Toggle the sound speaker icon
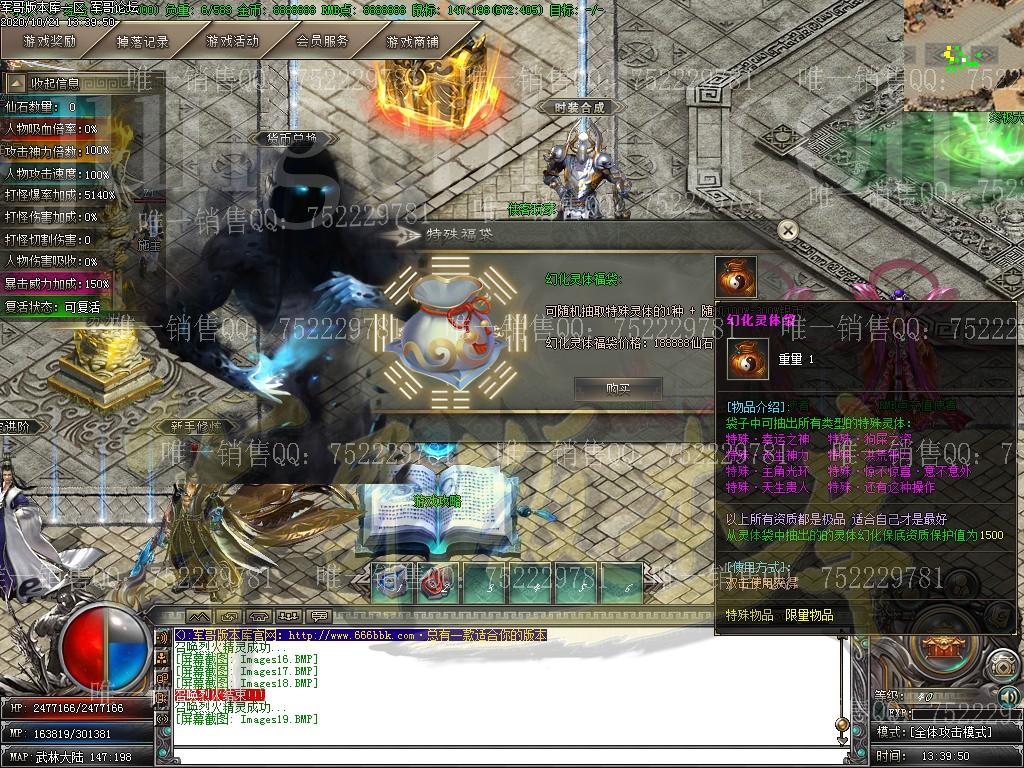 [x=1007, y=695]
